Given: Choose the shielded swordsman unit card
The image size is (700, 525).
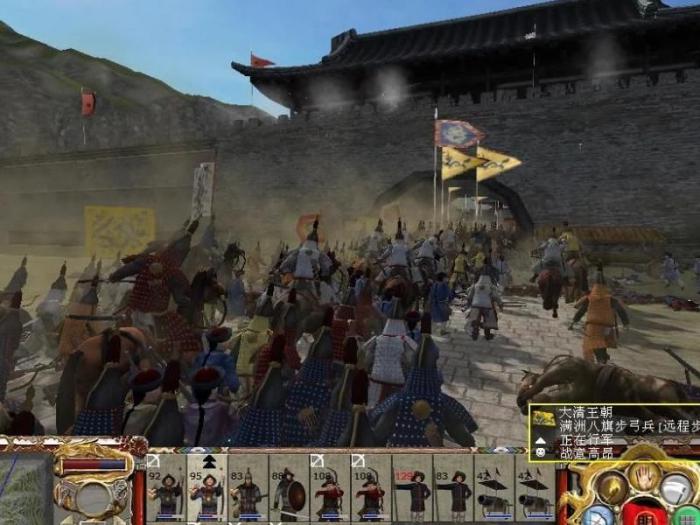Looking at the screenshot, I should tap(289, 489).
